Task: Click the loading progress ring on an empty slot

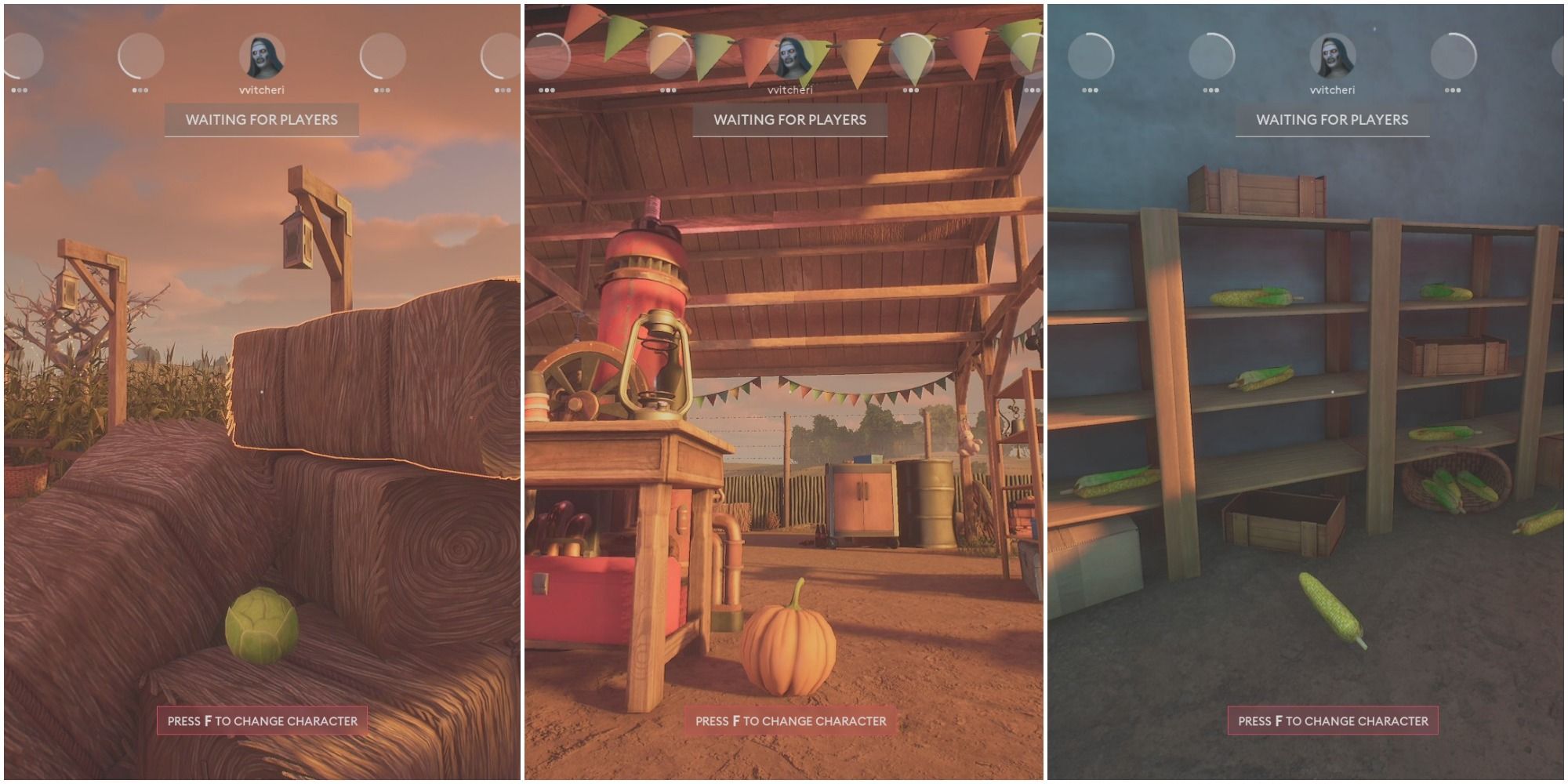Action: (x=140, y=55)
